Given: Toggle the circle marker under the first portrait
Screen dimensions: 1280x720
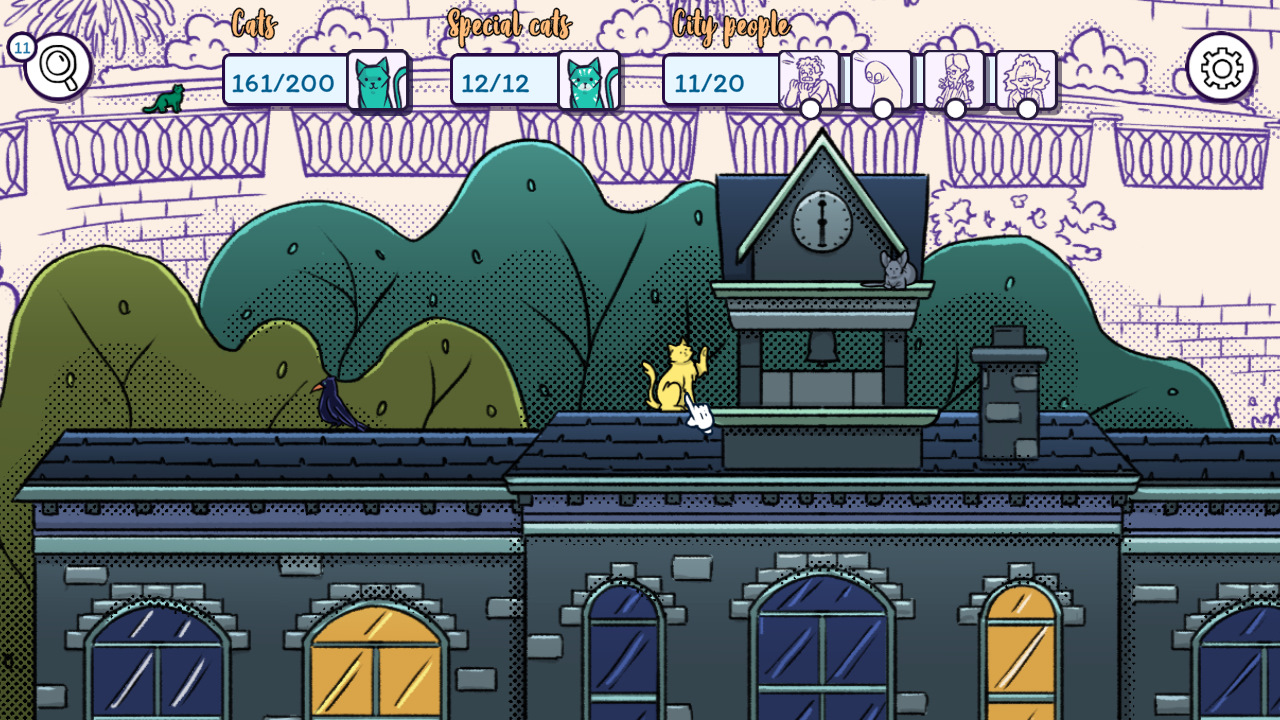Looking at the screenshot, I should tap(810, 109).
